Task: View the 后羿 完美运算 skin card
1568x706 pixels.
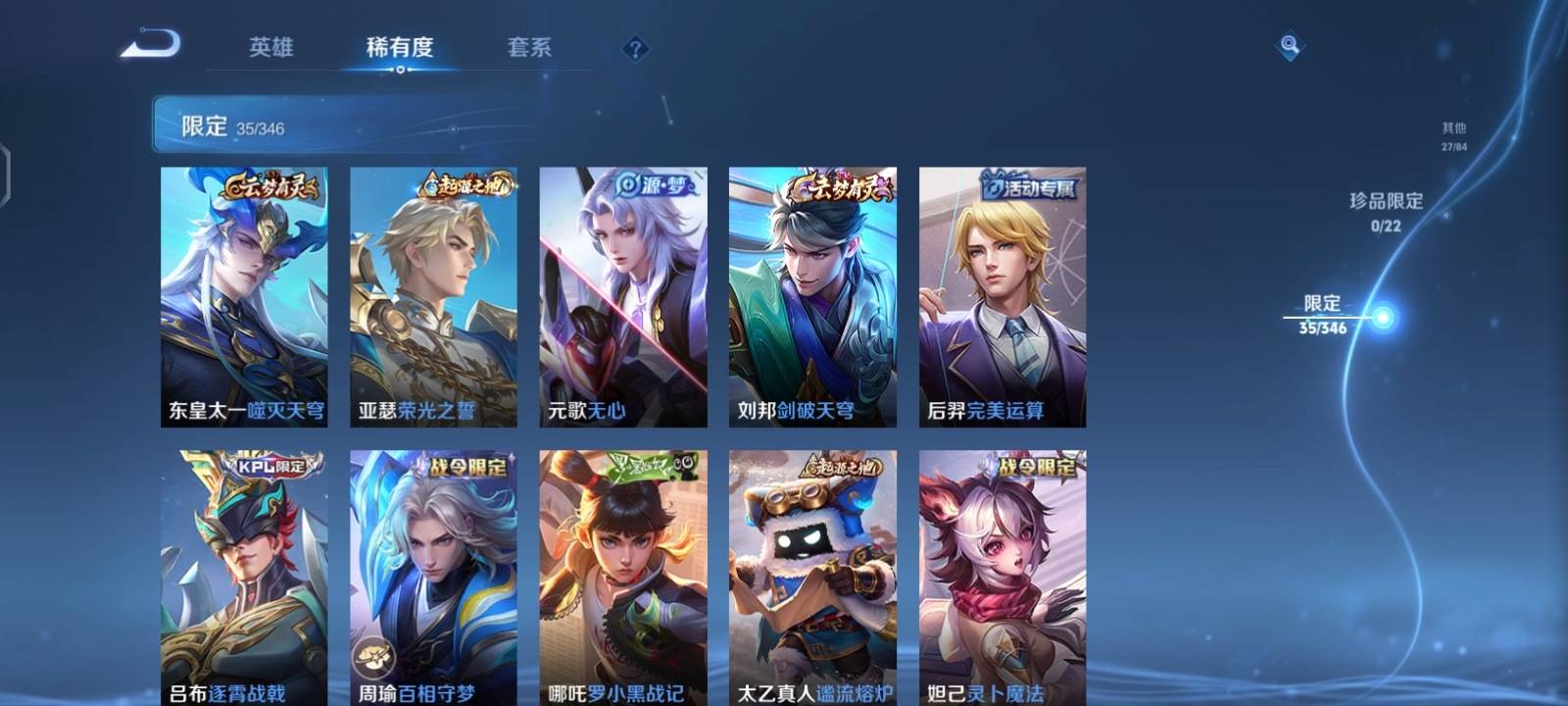Action: point(1002,296)
